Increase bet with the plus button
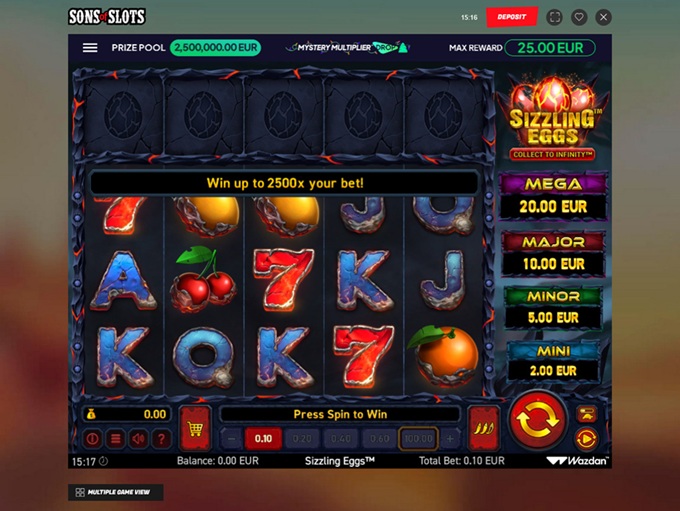This screenshot has width=680, height=511. coord(450,438)
